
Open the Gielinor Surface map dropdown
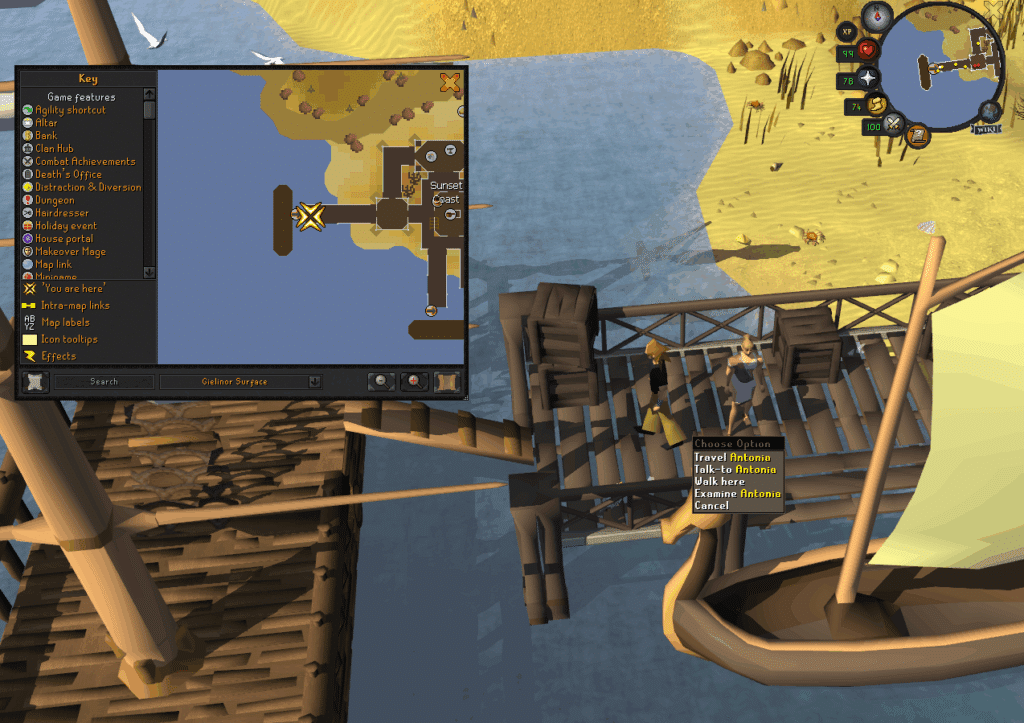[241, 381]
